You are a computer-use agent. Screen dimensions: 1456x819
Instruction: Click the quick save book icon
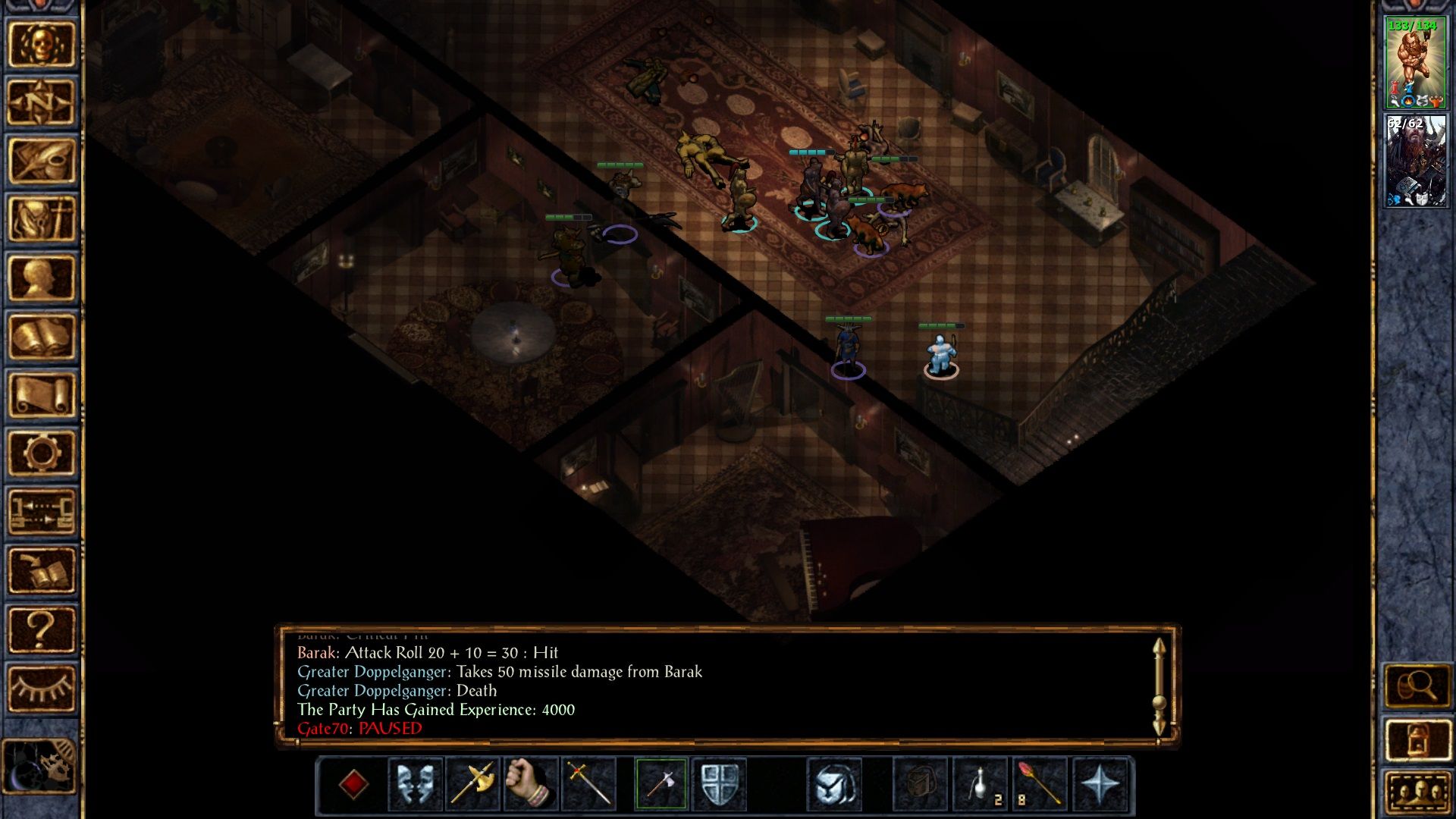(x=42, y=570)
